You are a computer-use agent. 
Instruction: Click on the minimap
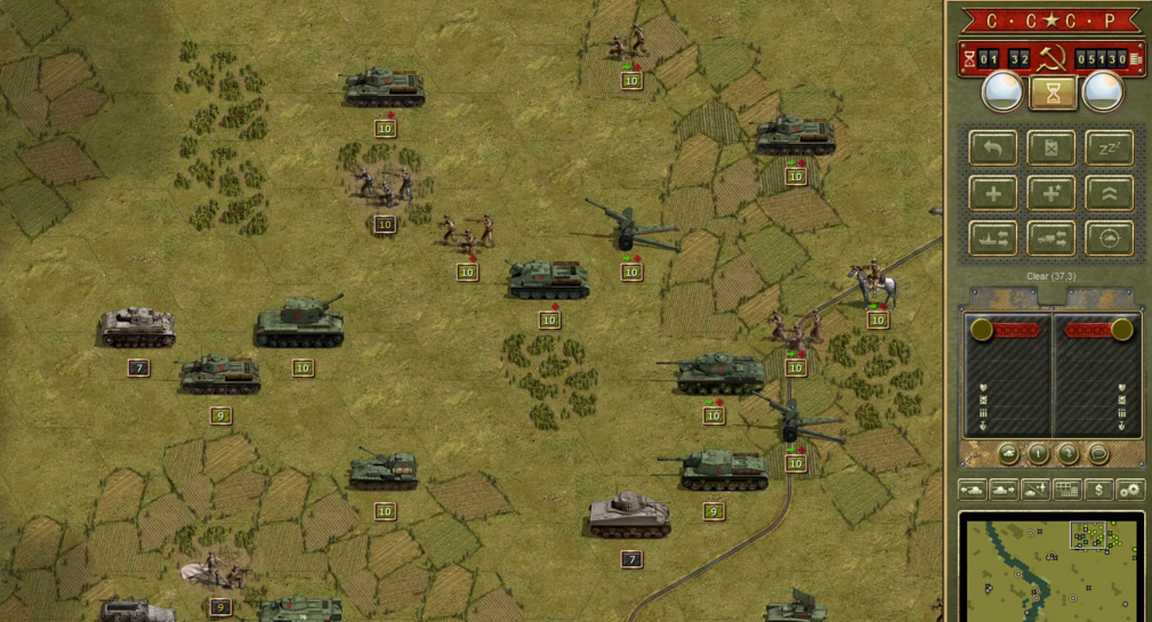coord(1050,568)
